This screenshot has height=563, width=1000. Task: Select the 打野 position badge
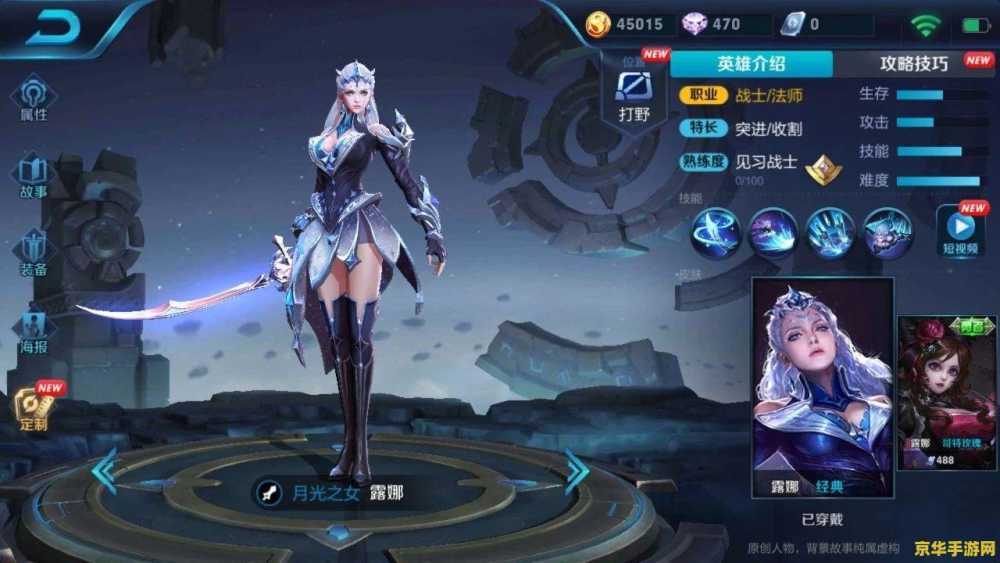click(634, 93)
